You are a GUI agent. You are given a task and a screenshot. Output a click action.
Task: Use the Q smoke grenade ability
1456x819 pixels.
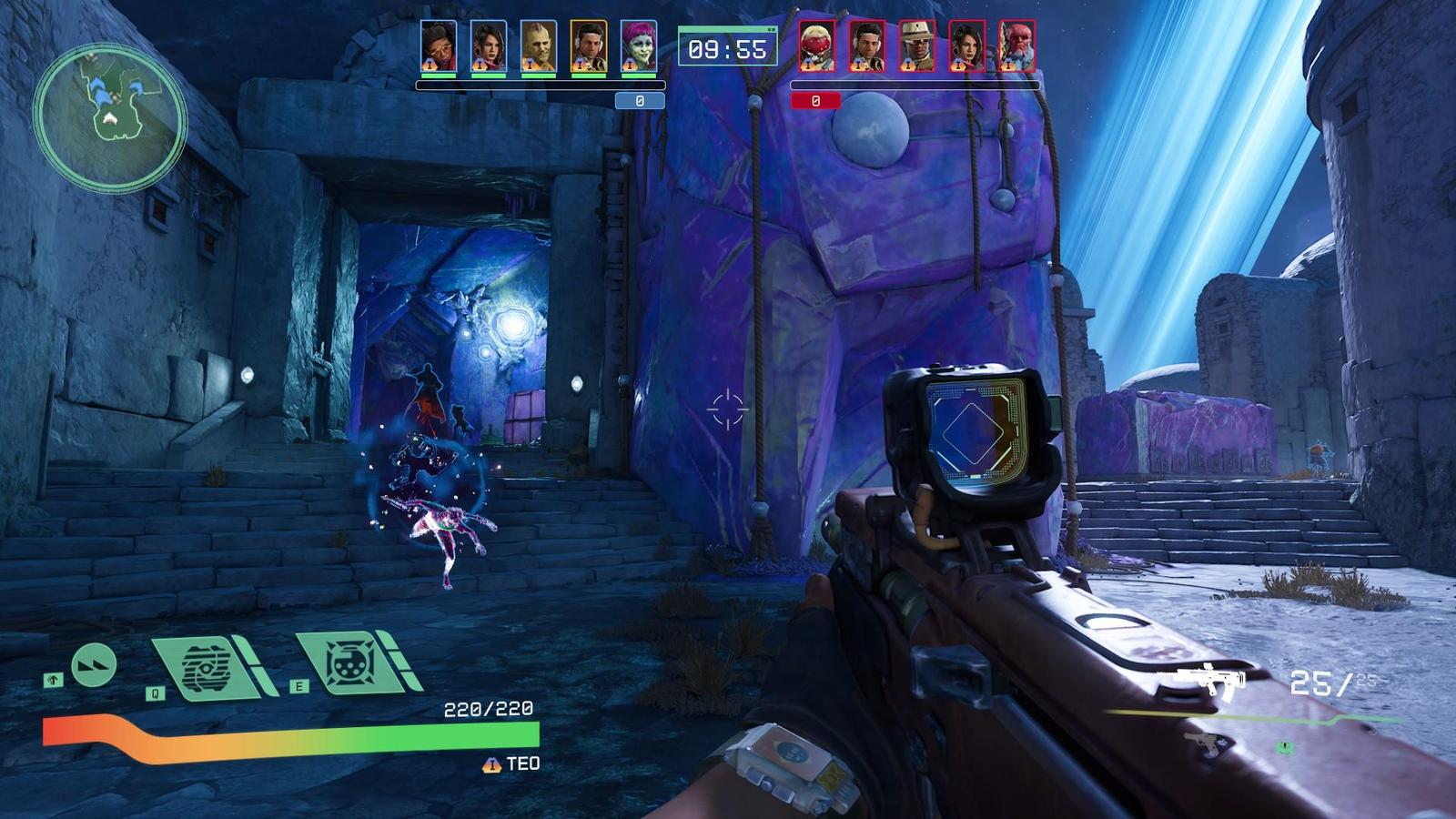[211, 669]
